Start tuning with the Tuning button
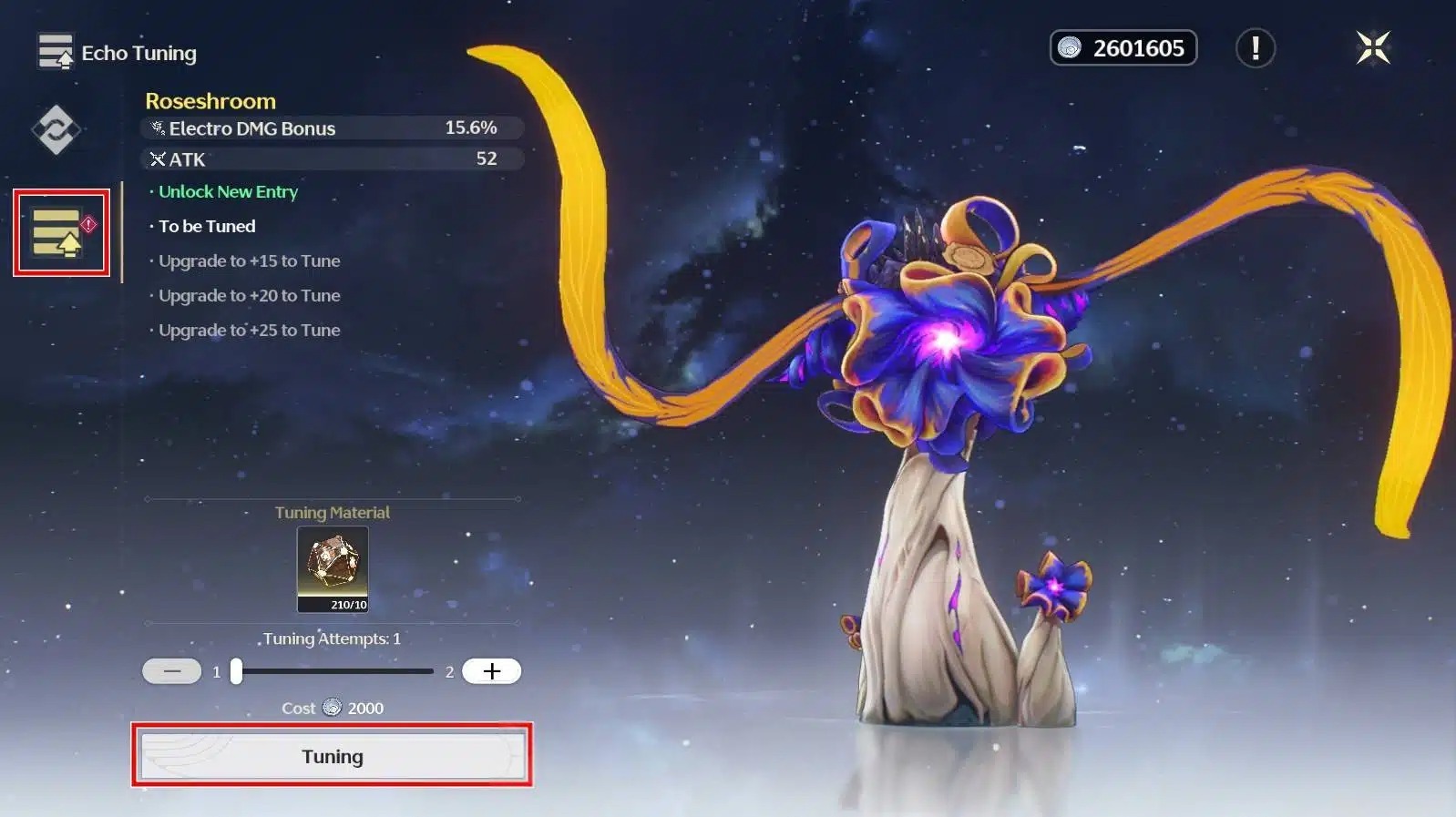Viewport: 1456px width, 817px height. pos(333,756)
